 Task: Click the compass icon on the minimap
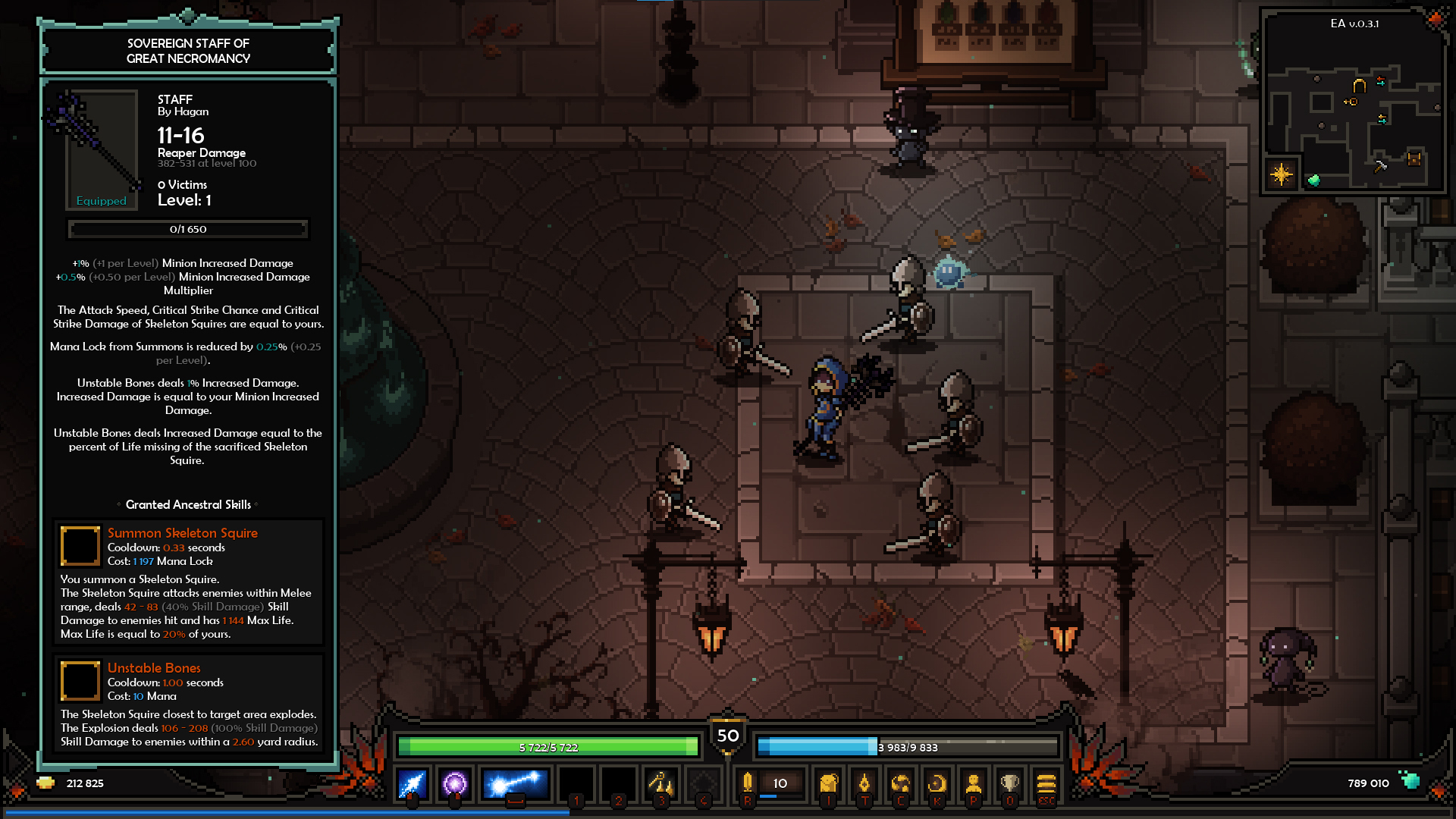[x=1282, y=175]
